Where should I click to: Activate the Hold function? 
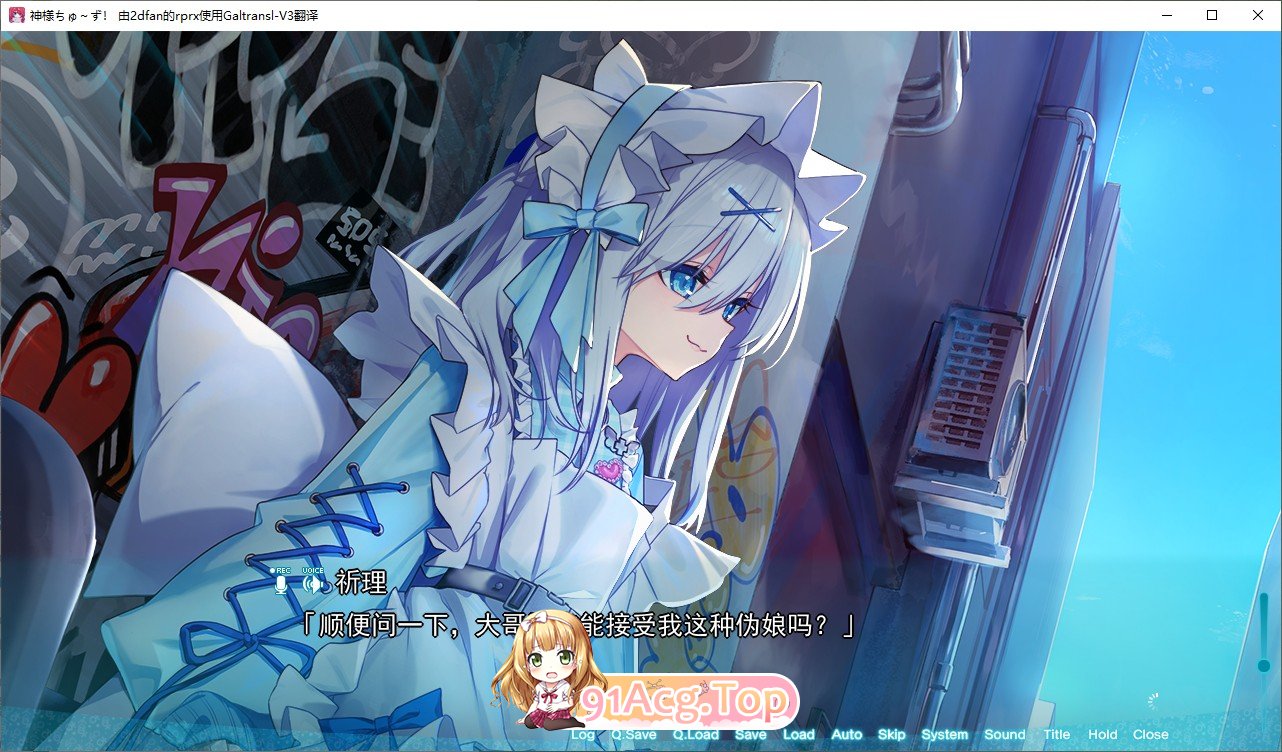click(1101, 734)
